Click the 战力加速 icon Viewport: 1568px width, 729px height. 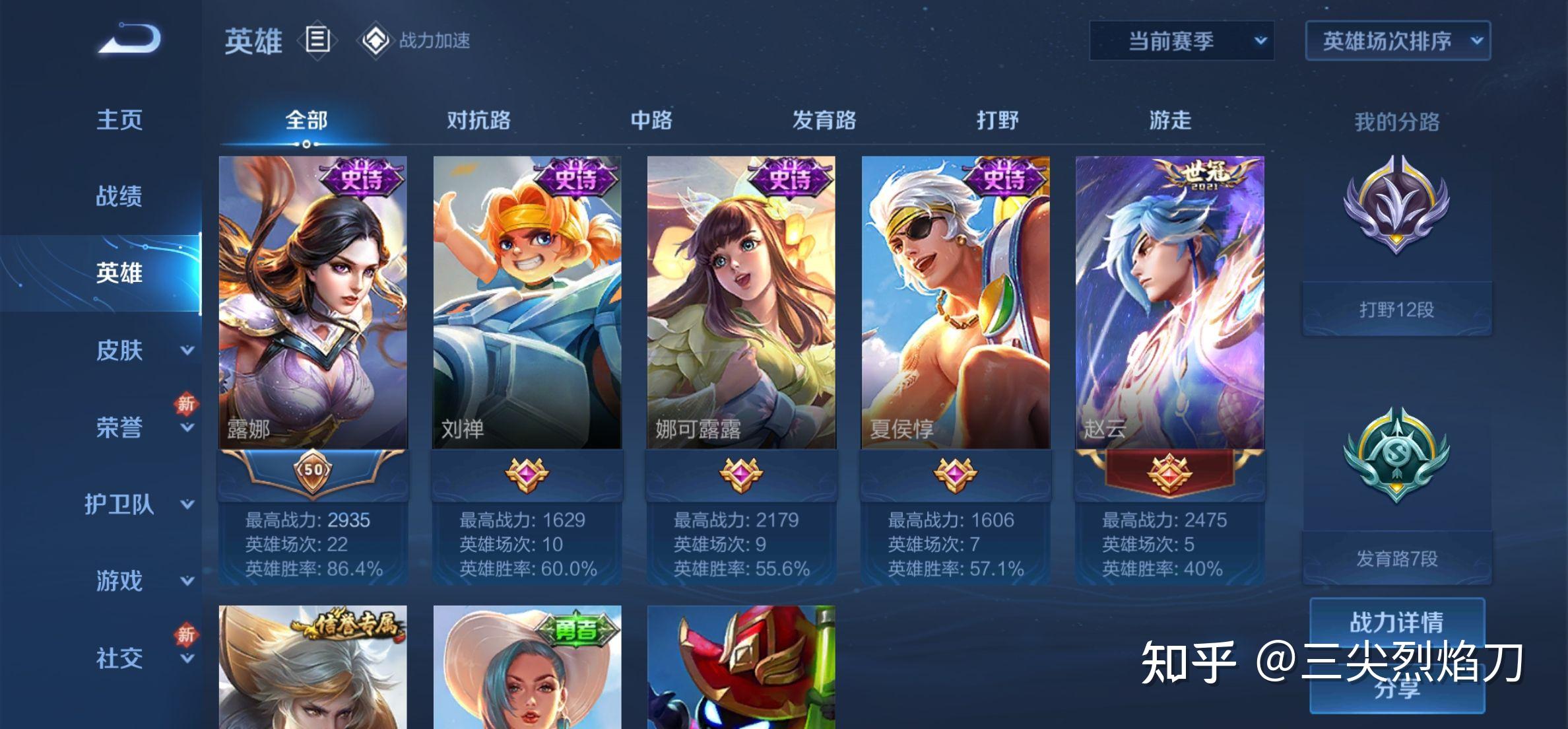pyautogui.click(x=376, y=41)
